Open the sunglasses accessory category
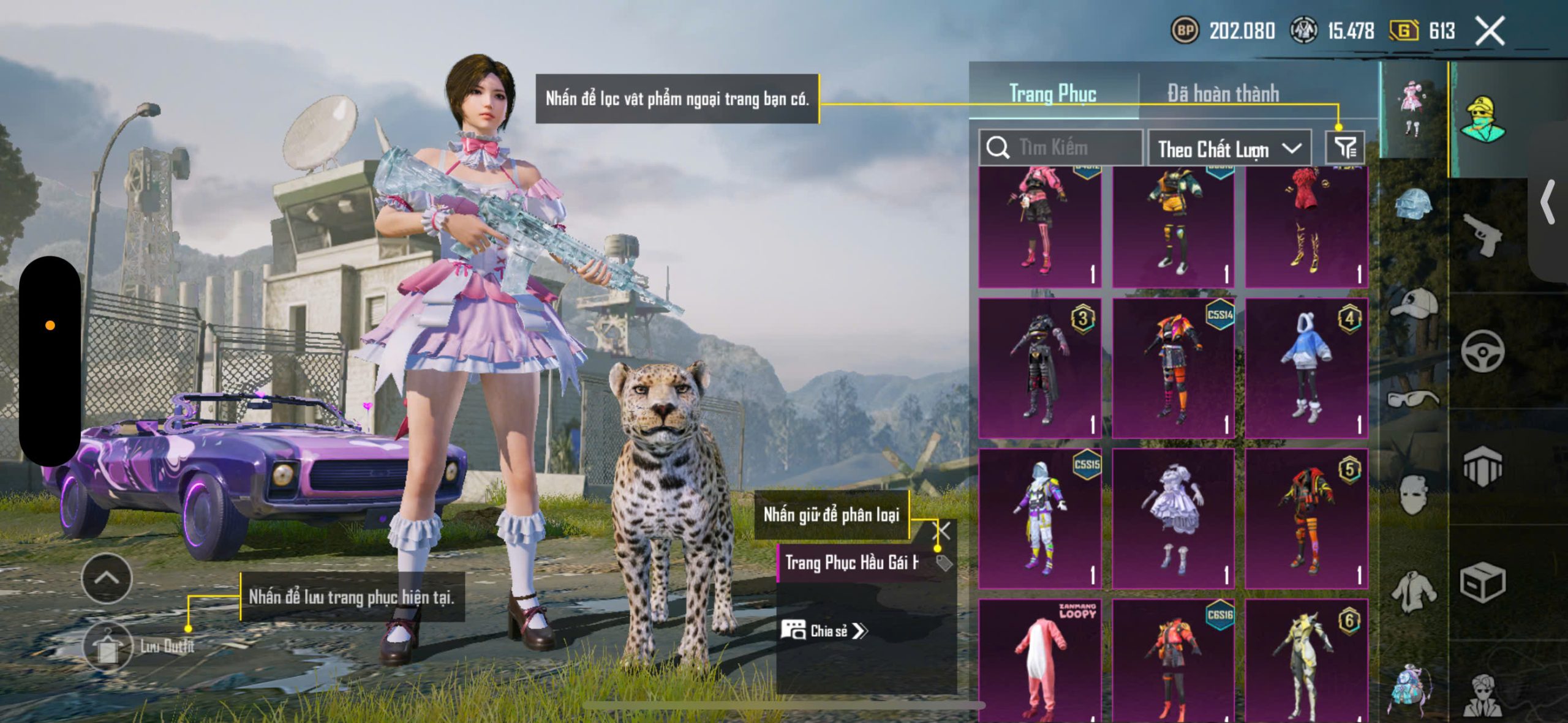1568x723 pixels. [x=1414, y=399]
